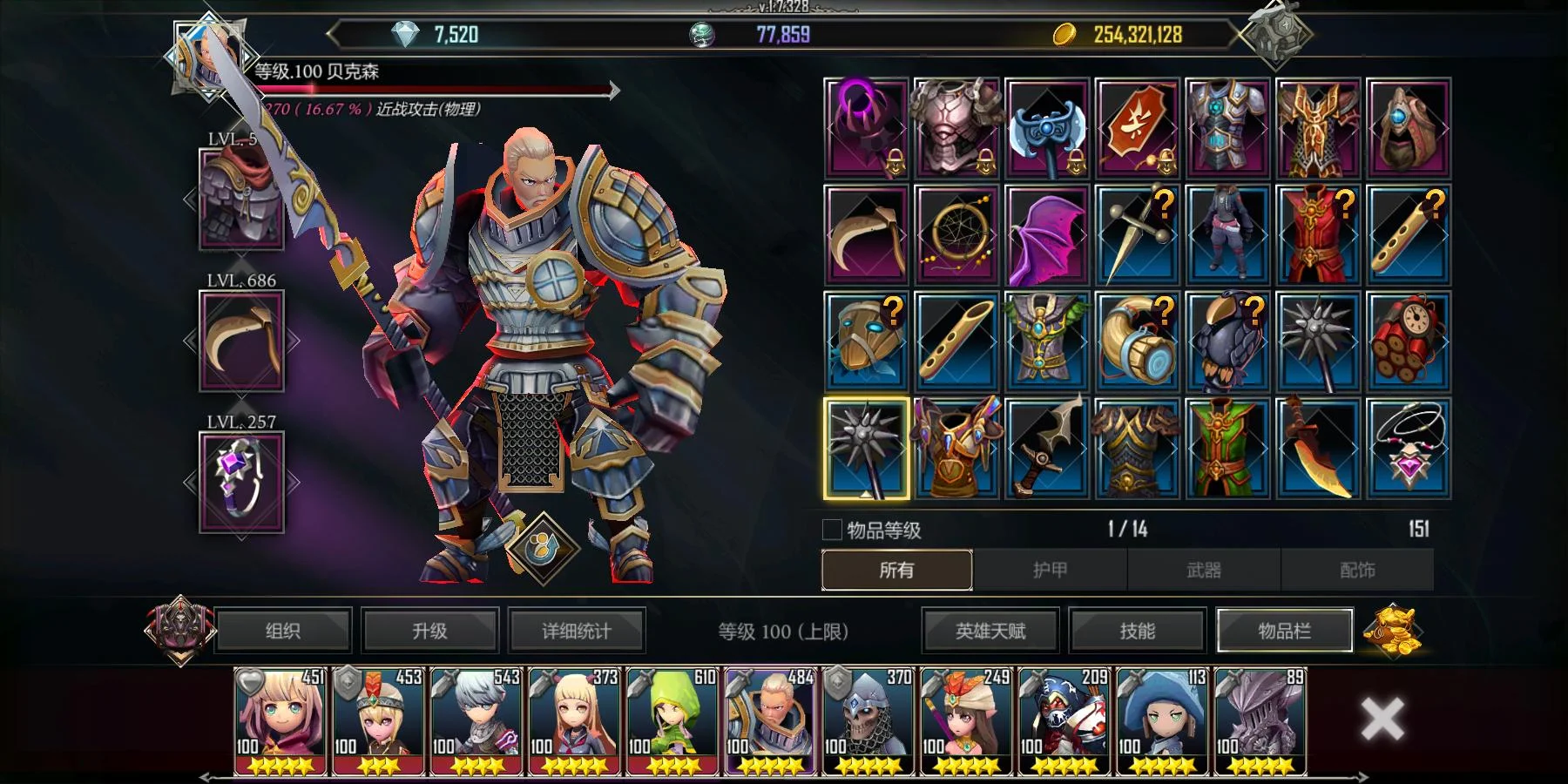This screenshot has height=784, width=1568.
Task: Click the equipped purple gem ring slot
Action: (x=241, y=482)
